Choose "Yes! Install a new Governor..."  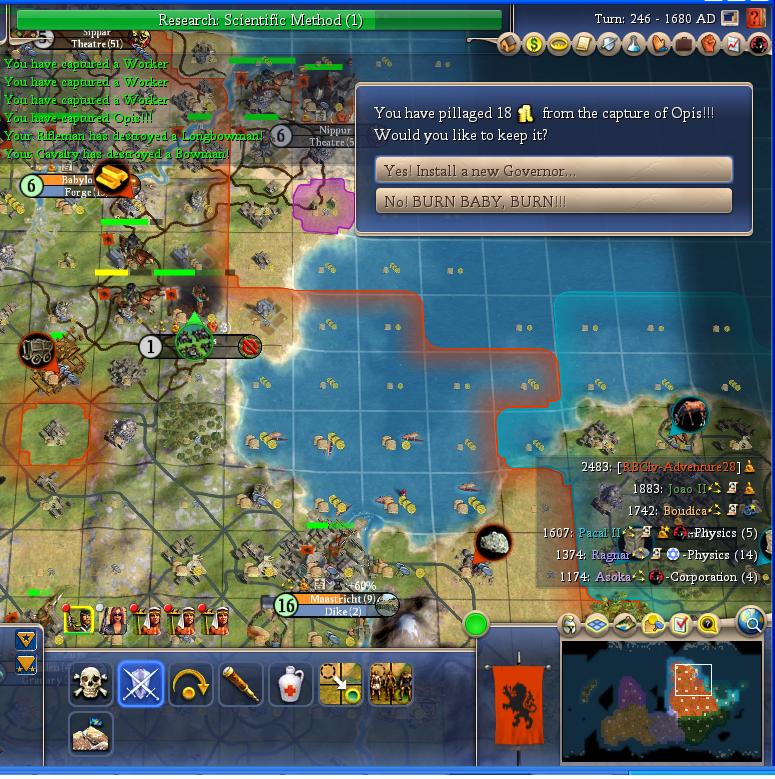553,171
